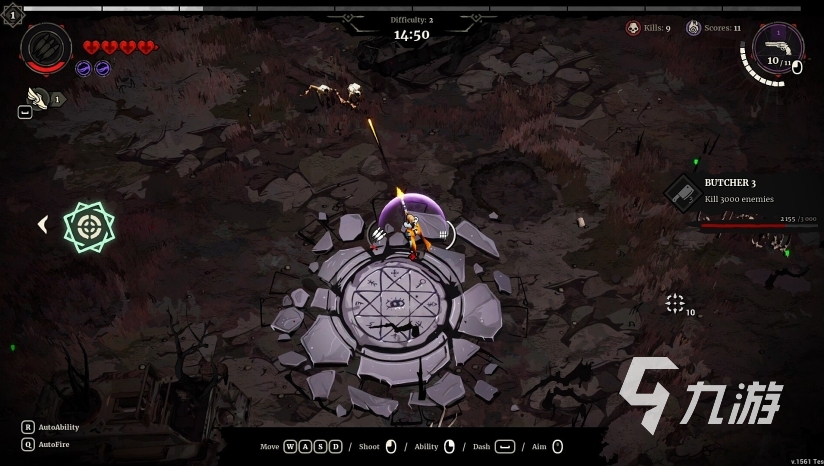The width and height of the screenshot is (824, 466).
Task: Select the claw ability icon
Action: click(46, 46)
